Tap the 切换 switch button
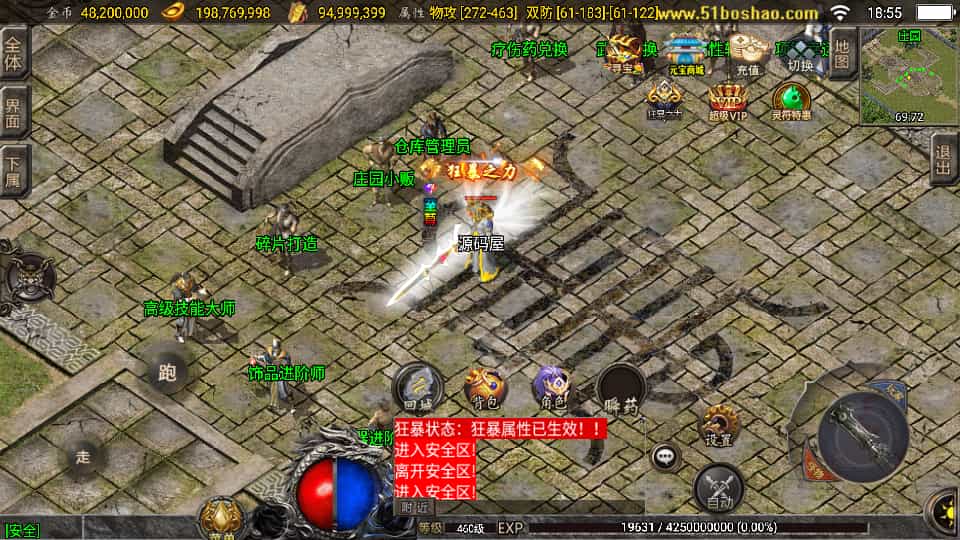 click(x=801, y=54)
